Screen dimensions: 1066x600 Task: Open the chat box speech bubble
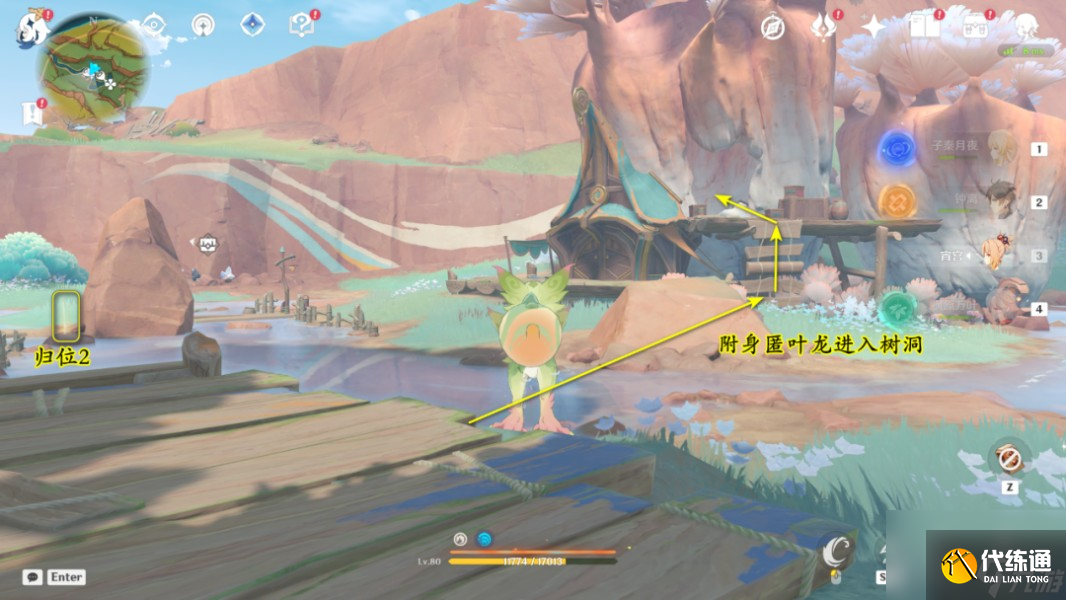32,577
